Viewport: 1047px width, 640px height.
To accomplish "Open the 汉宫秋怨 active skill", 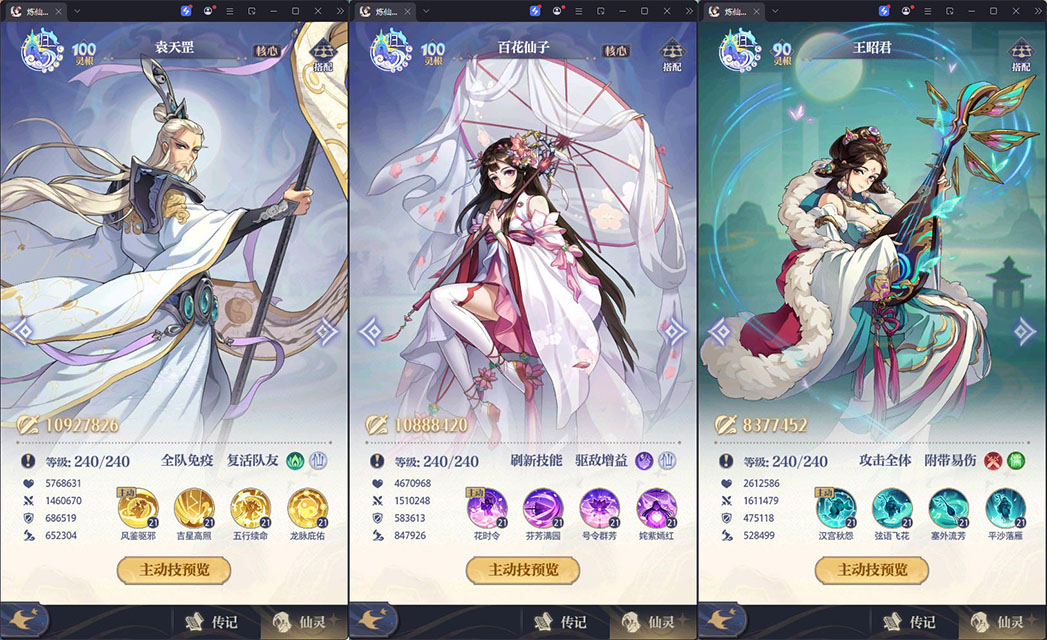I will (x=835, y=509).
